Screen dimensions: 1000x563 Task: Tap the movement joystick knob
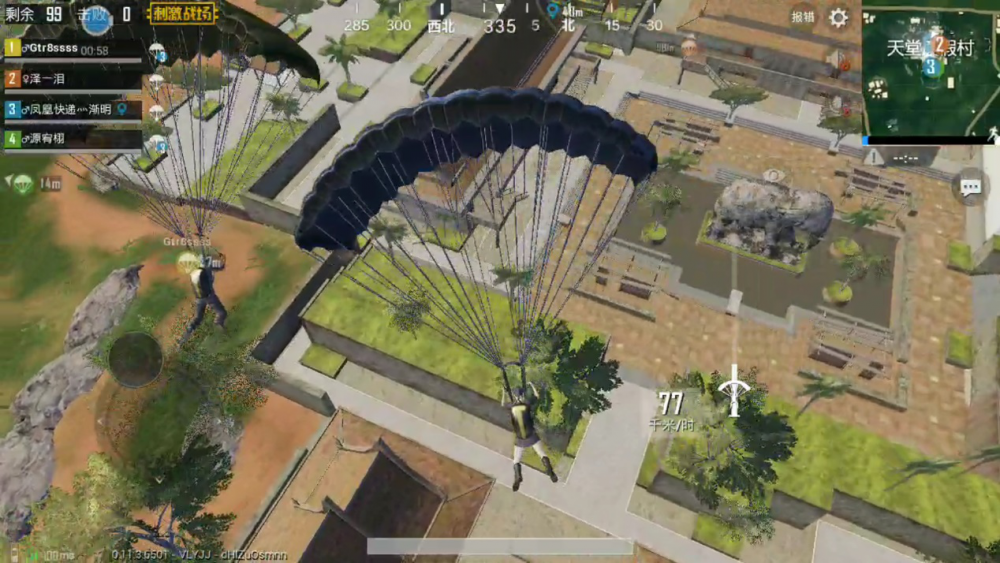pos(135,358)
